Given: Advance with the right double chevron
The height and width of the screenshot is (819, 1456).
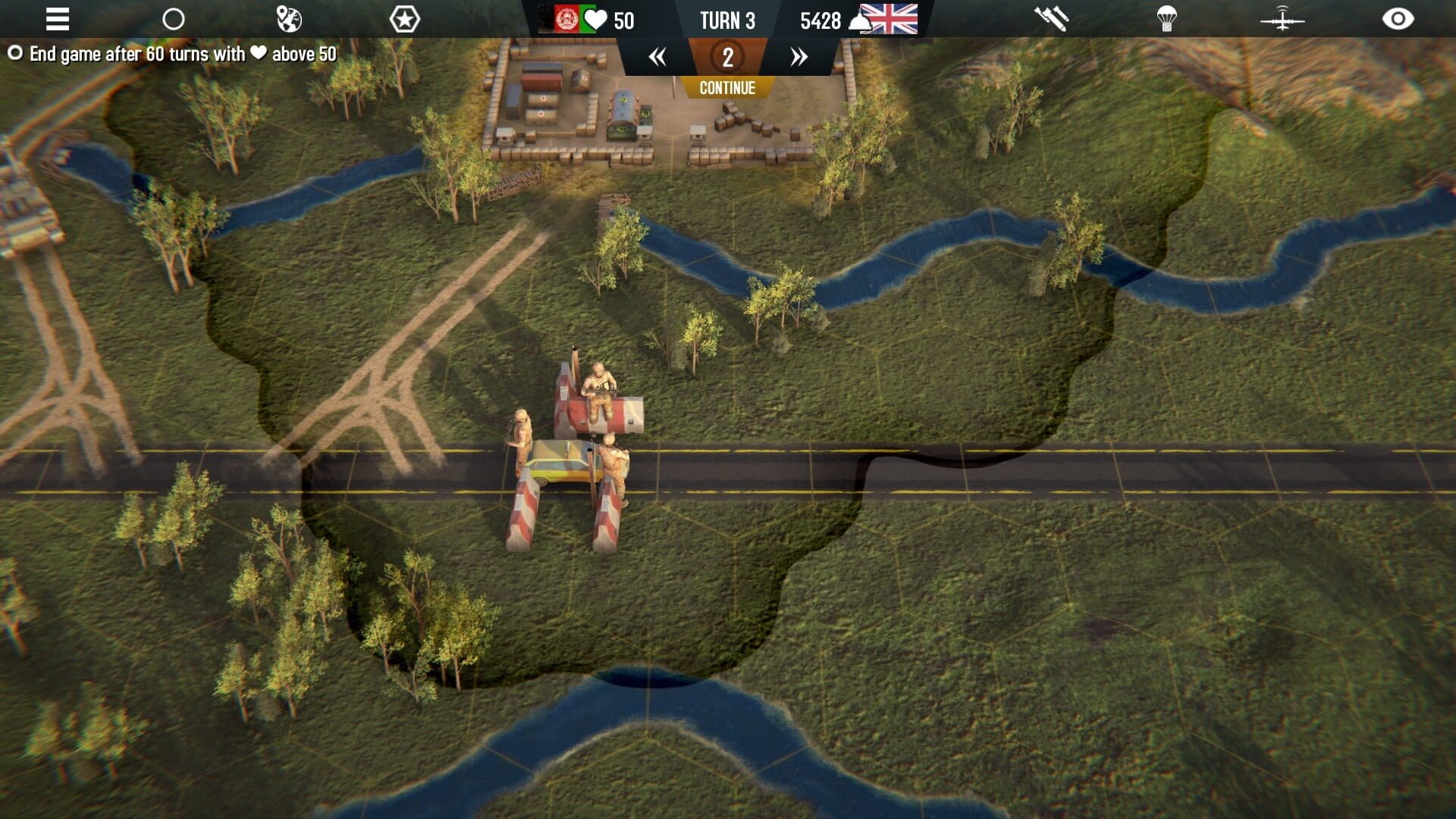Looking at the screenshot, I should tap(797, 58).
